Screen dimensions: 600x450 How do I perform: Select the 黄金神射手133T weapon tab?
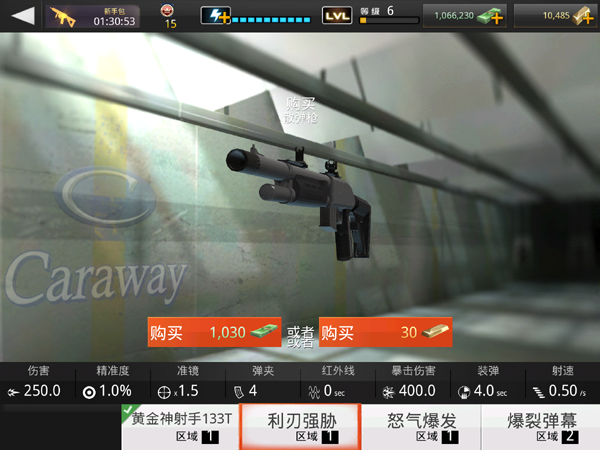click(181, 427)
